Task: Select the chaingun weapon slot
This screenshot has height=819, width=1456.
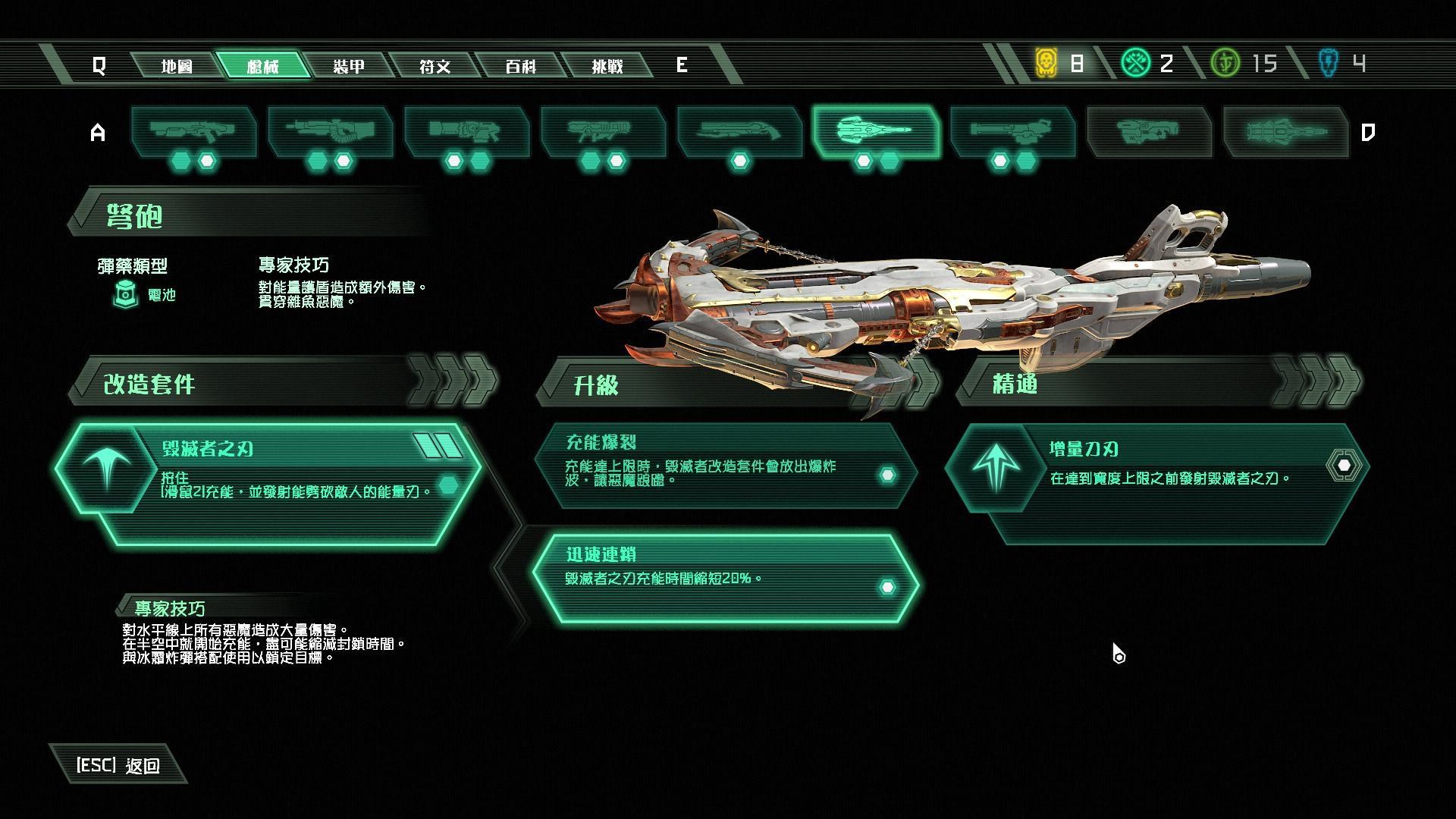Action: (x=1012, y=132)
